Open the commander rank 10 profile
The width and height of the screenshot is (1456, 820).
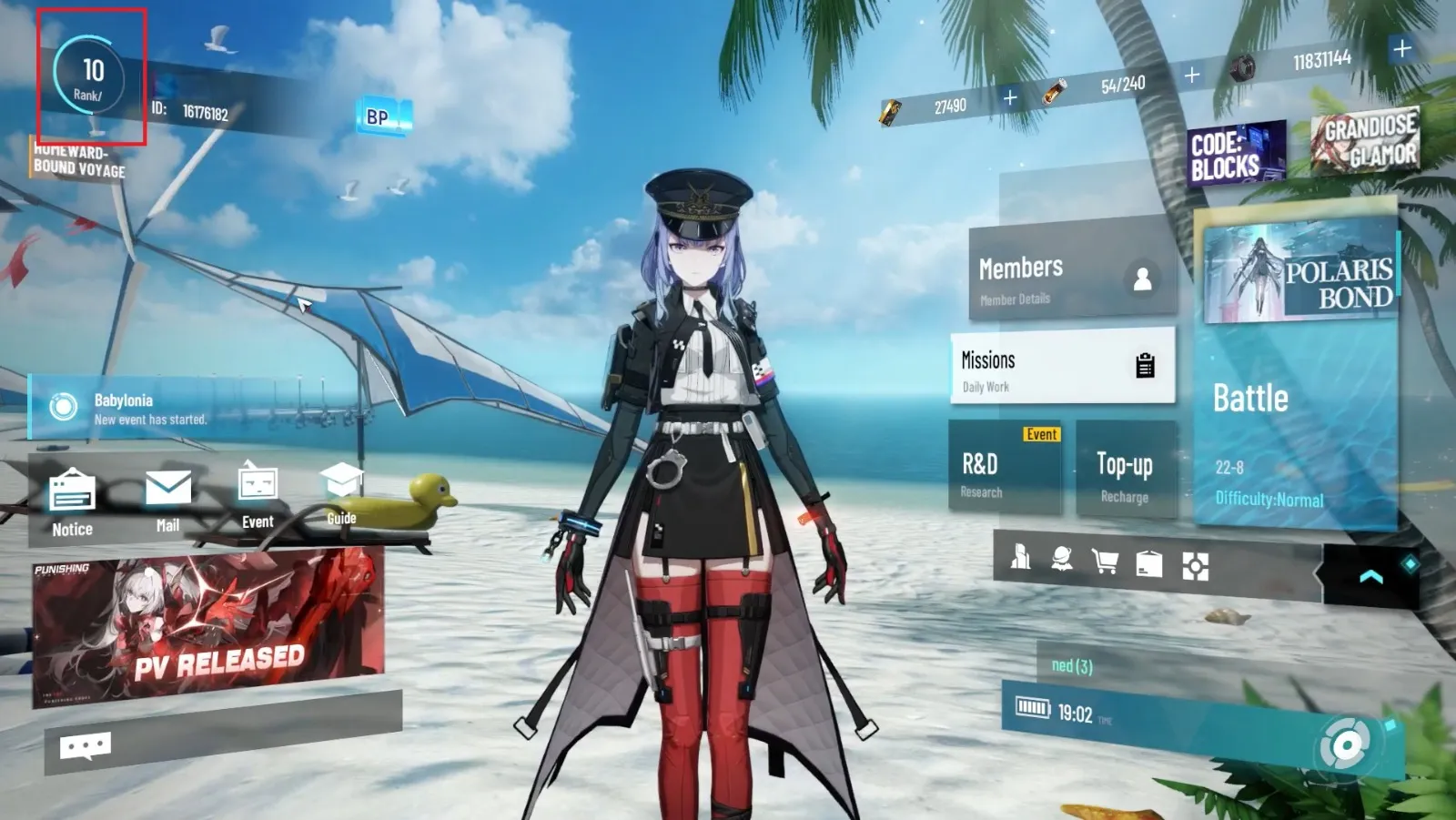[x=89, y=76]
